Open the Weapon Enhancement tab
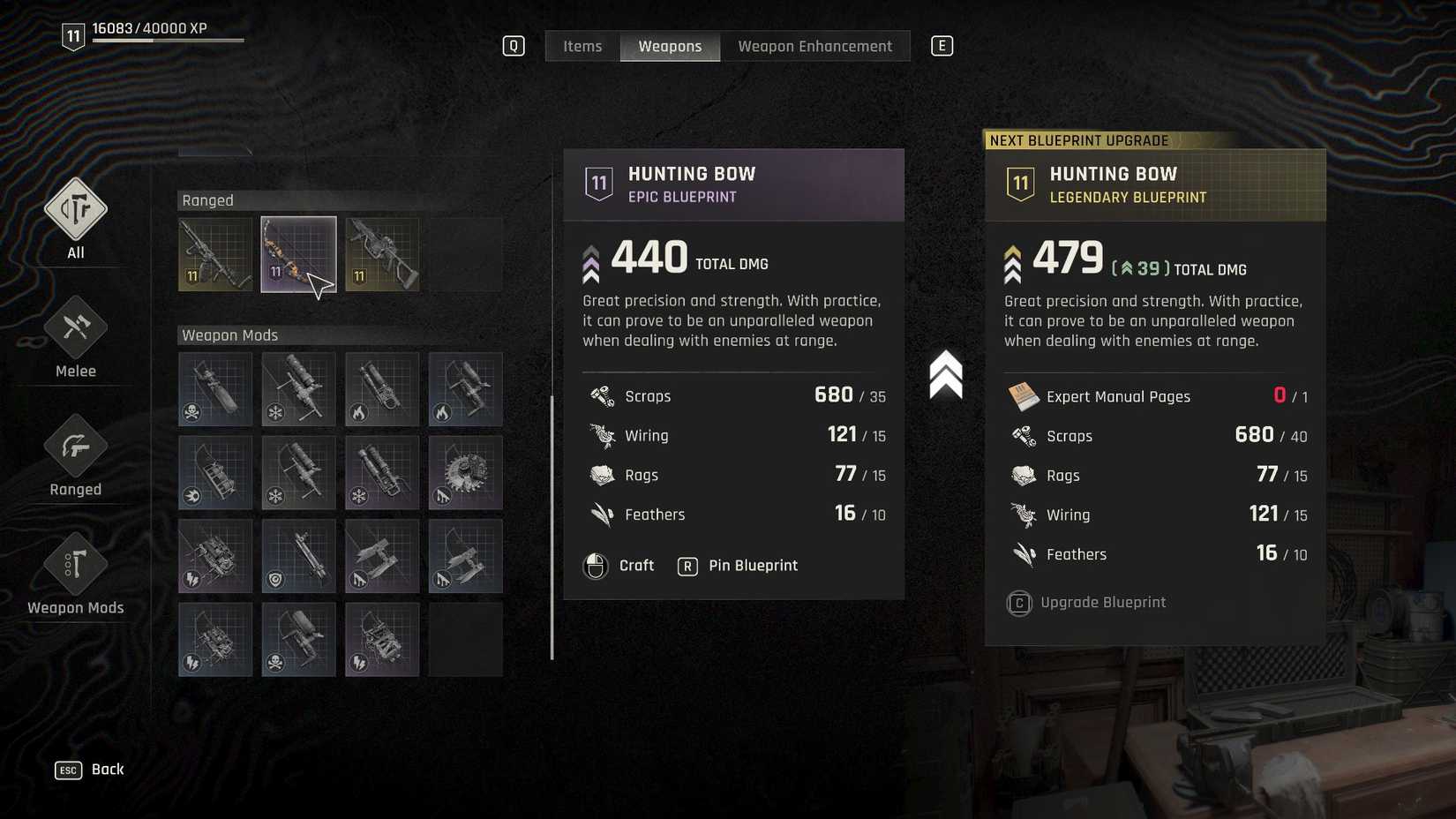The height and width of the screenshot is (819, 1456). [815, 46]
